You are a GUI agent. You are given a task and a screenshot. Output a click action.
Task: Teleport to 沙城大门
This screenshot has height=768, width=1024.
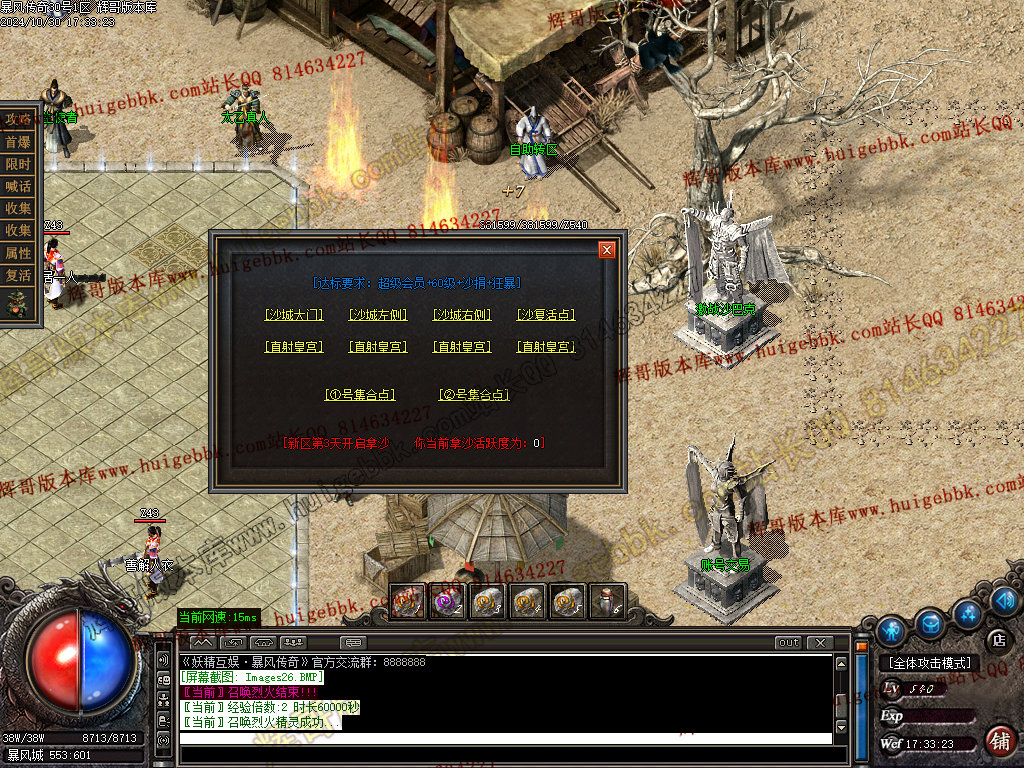(x=294, y=315)
